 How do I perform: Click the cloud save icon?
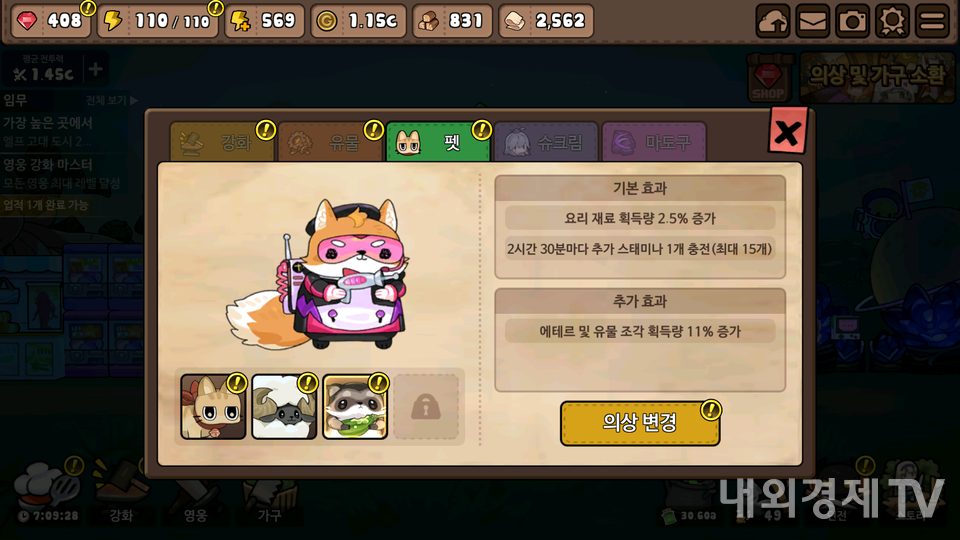click(772, 21)
